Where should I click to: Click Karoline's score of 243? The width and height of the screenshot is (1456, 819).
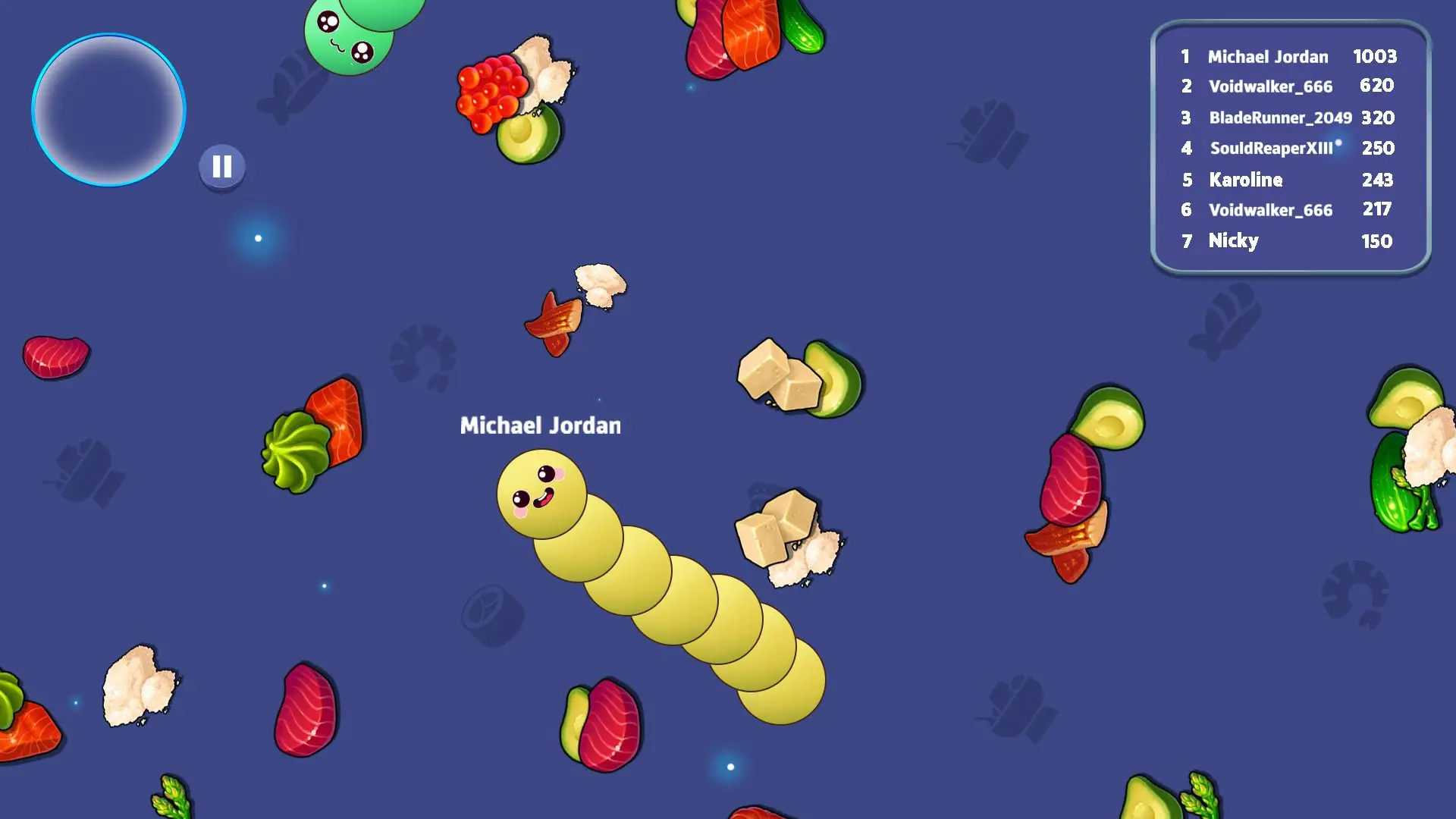[1377, 180]
